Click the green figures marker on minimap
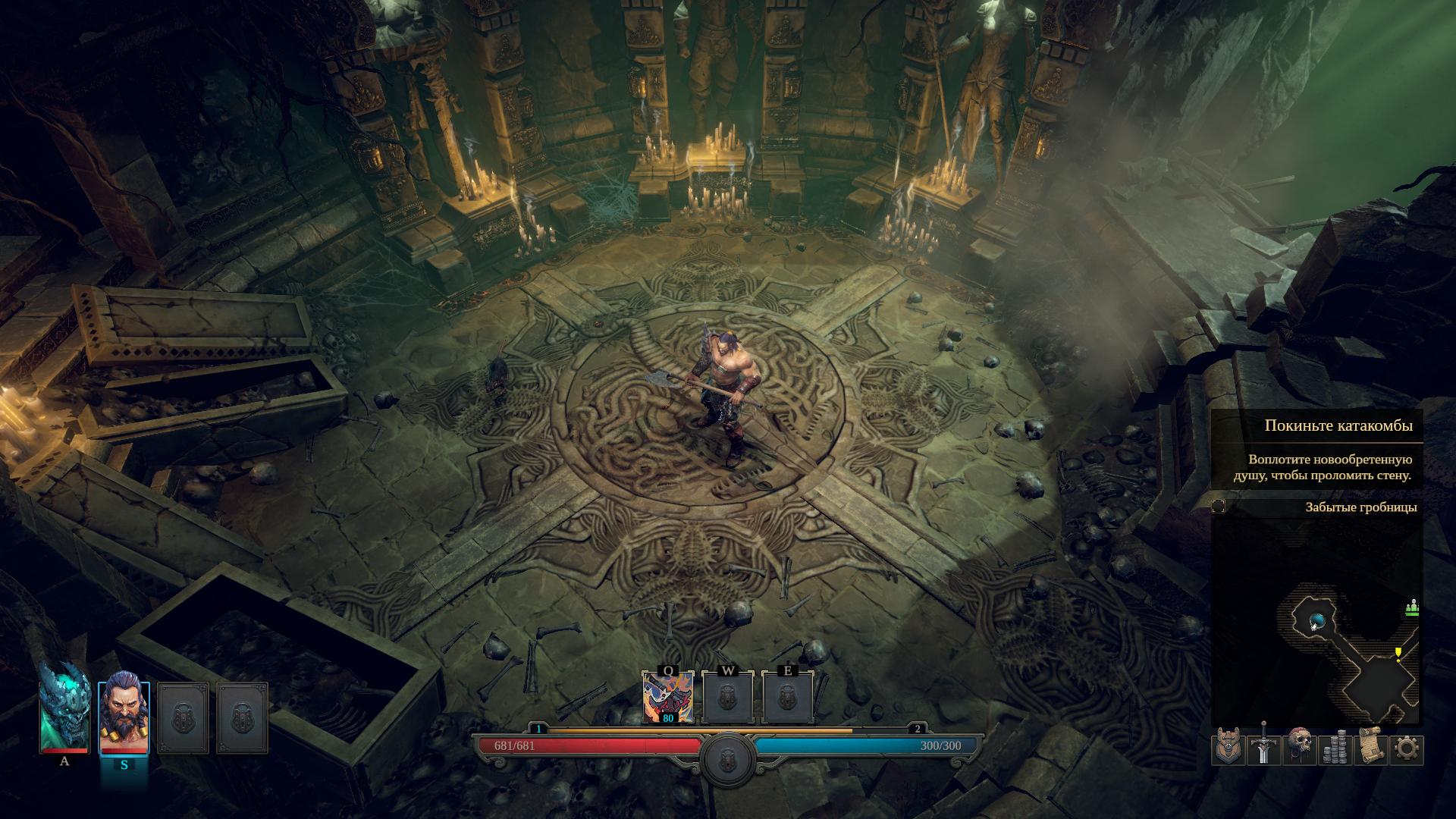Screen dimensions: 1456x819 tap(1411, 607)
